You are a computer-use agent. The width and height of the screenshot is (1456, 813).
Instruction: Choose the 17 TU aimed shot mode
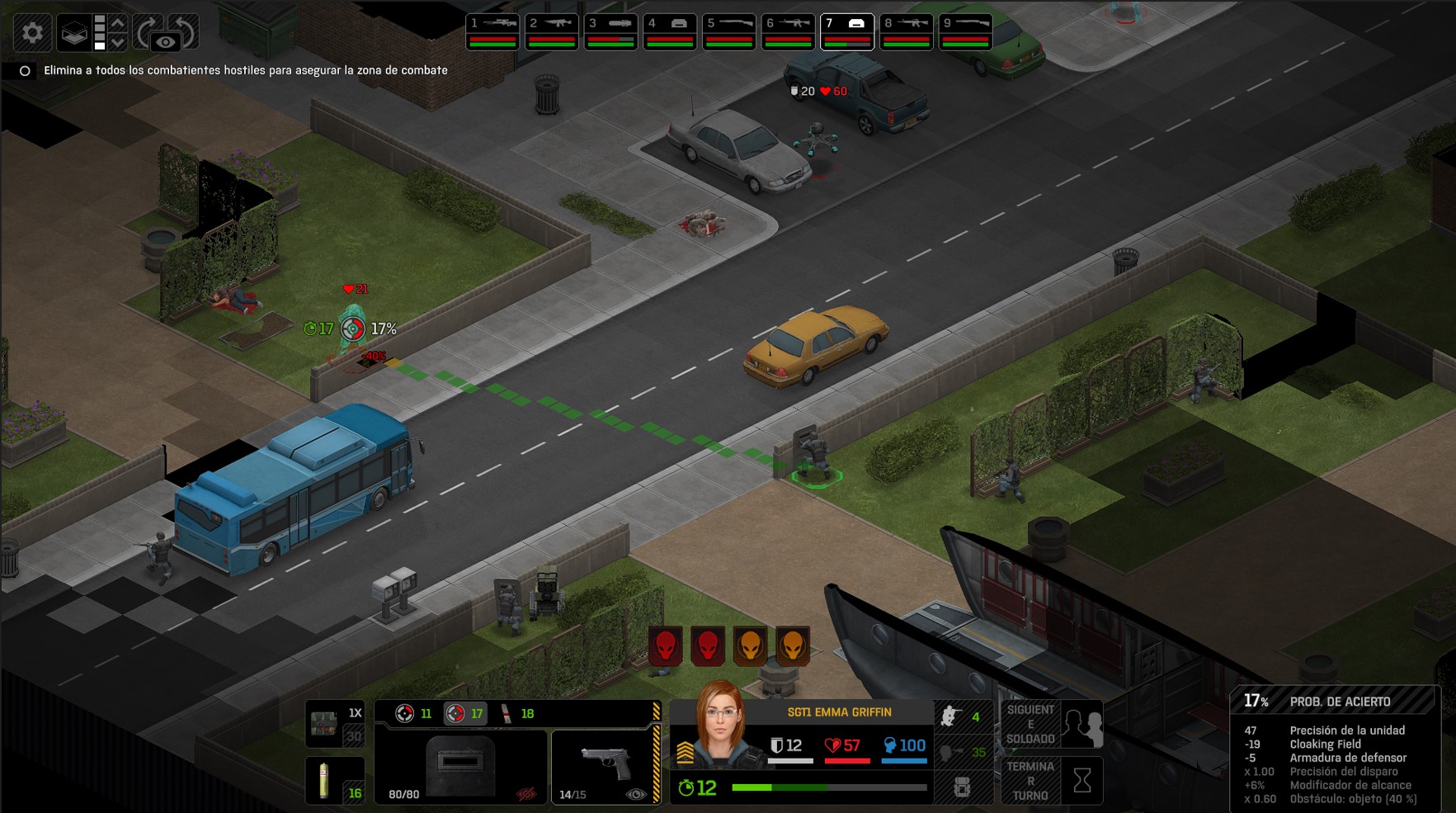[x=464, y=714]
